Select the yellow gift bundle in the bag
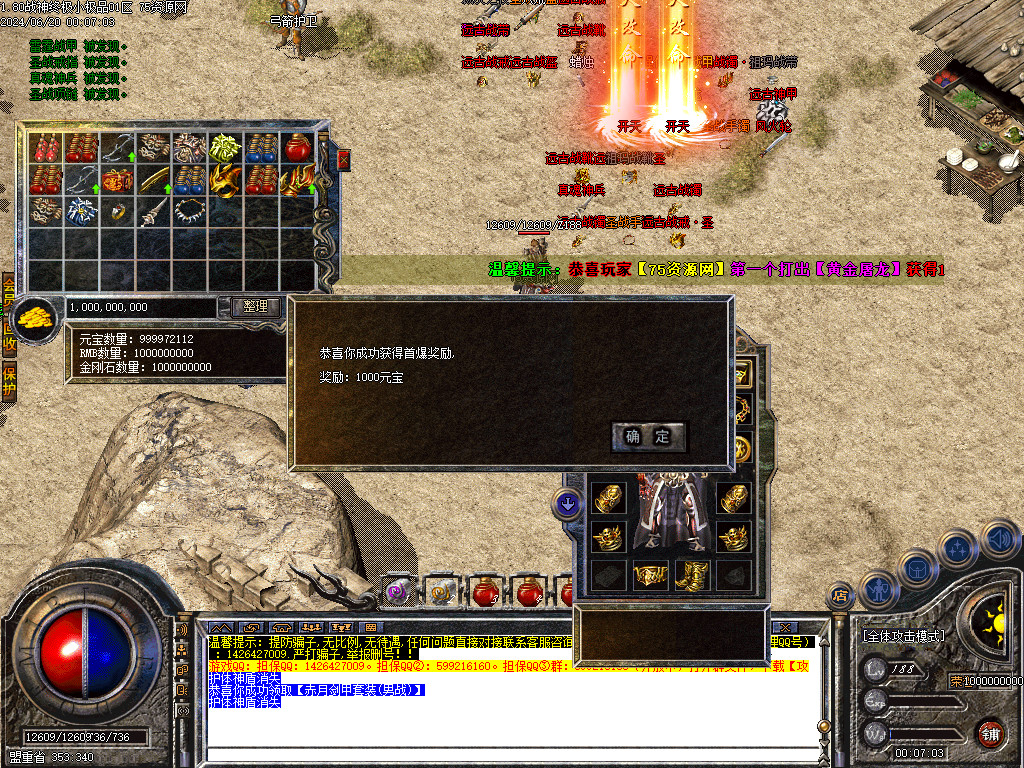1024x768 pixels. tap(225, 149)
